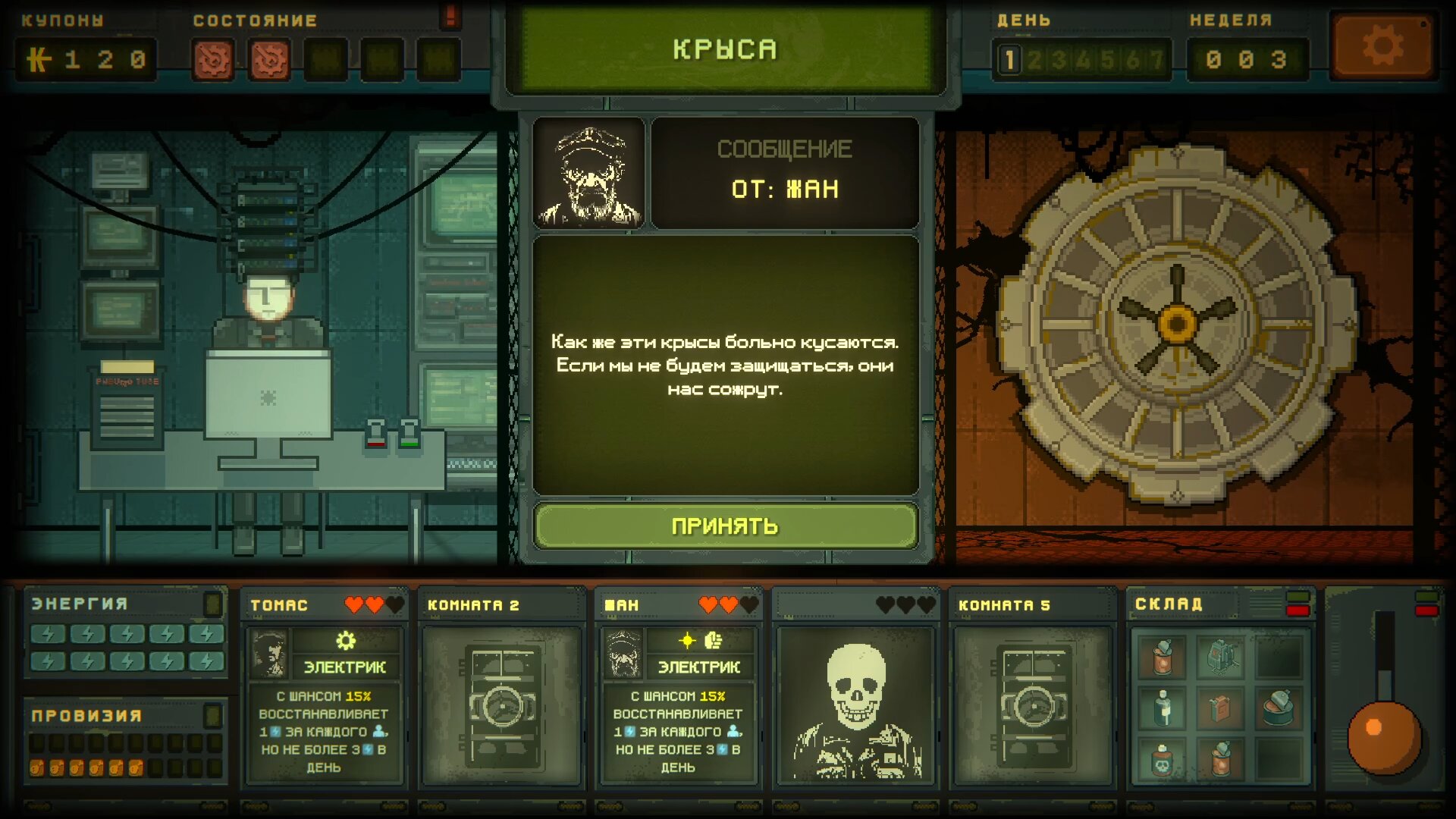1456x819 pixels.
Task: Click the ЭНЕРГИЯ energy panel
Action: (x=126, y=634)
